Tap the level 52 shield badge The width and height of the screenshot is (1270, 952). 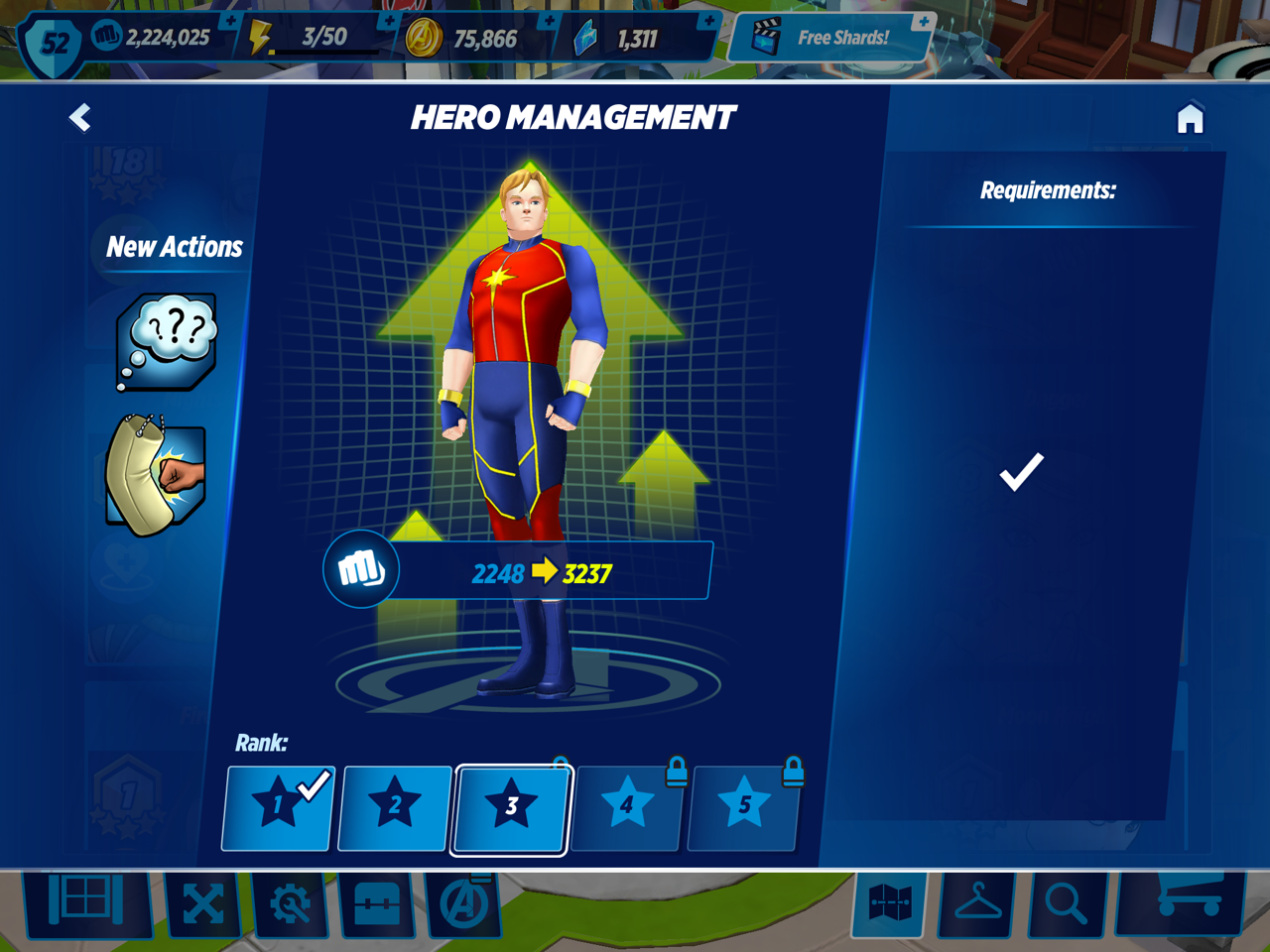[54, 43]
